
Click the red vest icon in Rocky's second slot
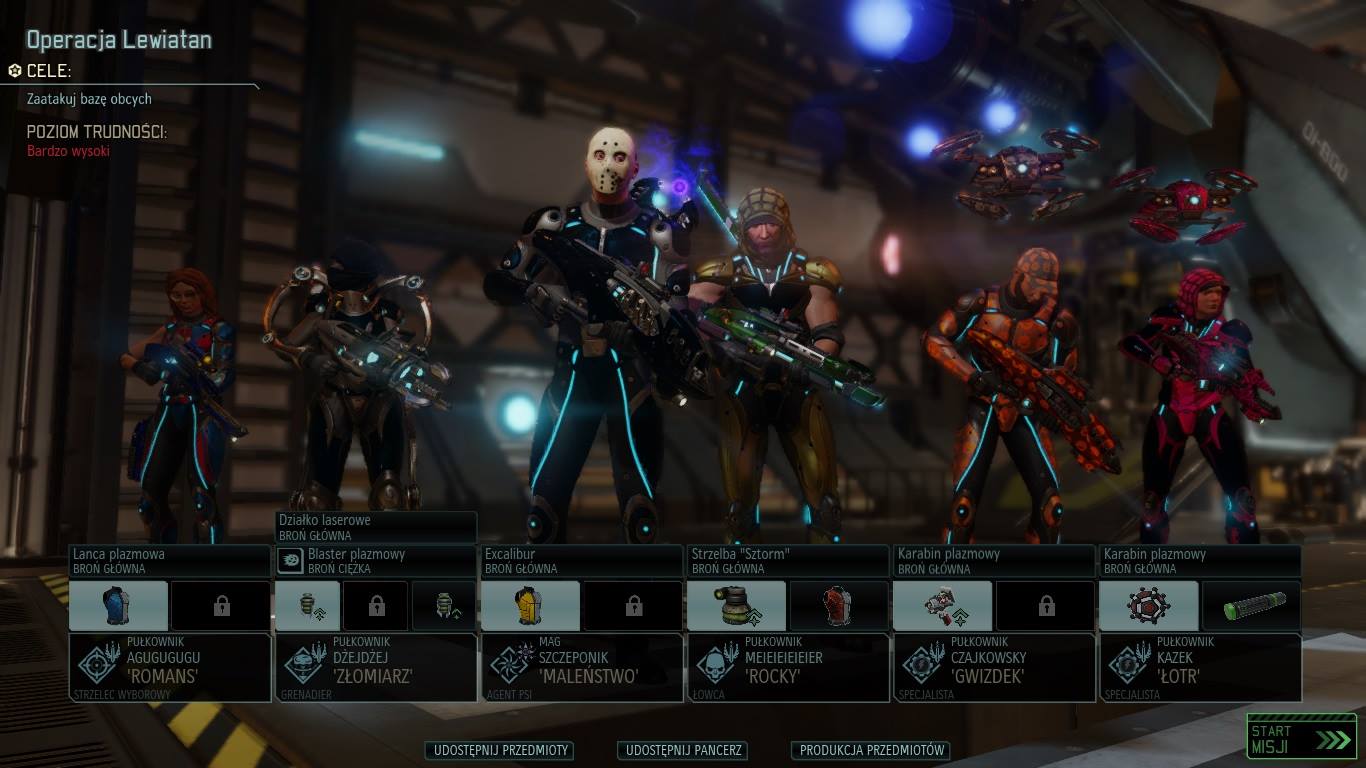840,605
